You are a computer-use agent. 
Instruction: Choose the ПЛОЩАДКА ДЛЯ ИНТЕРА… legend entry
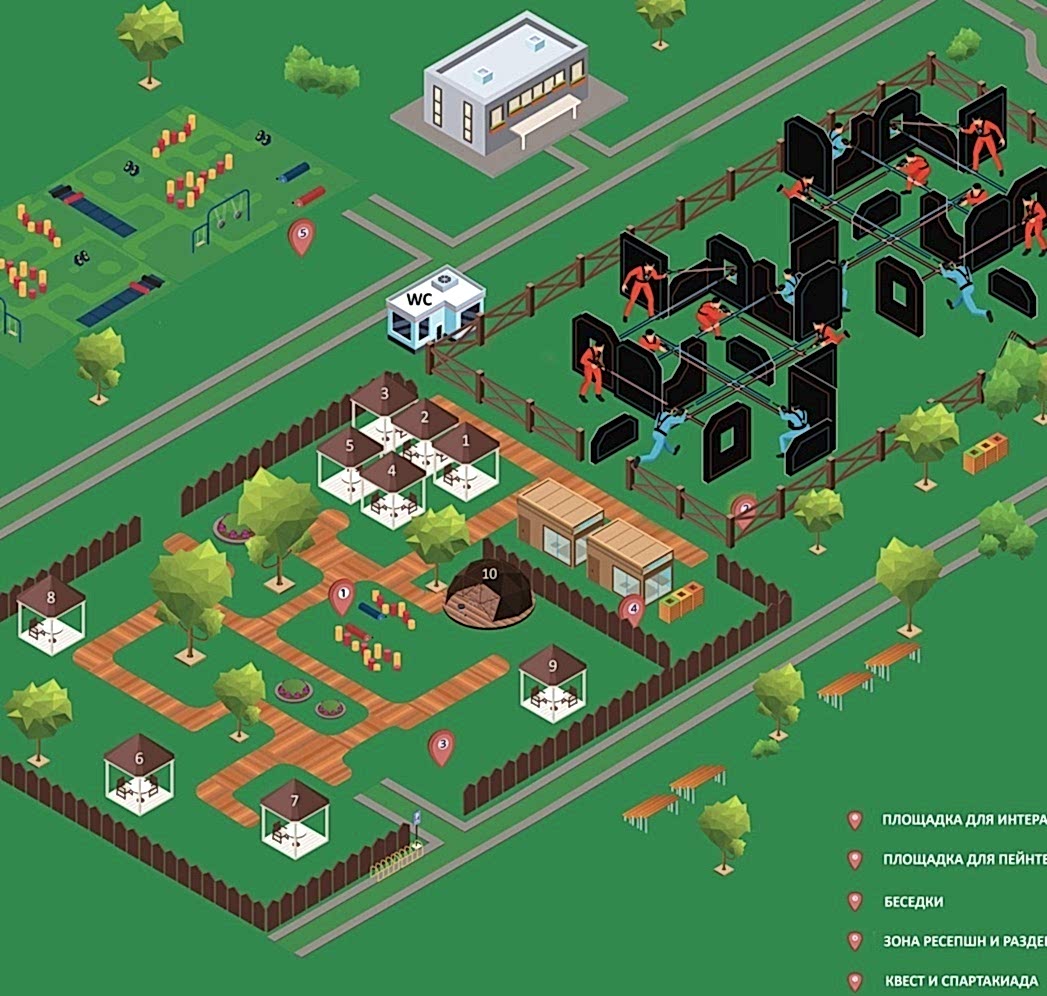pos(963,820)
